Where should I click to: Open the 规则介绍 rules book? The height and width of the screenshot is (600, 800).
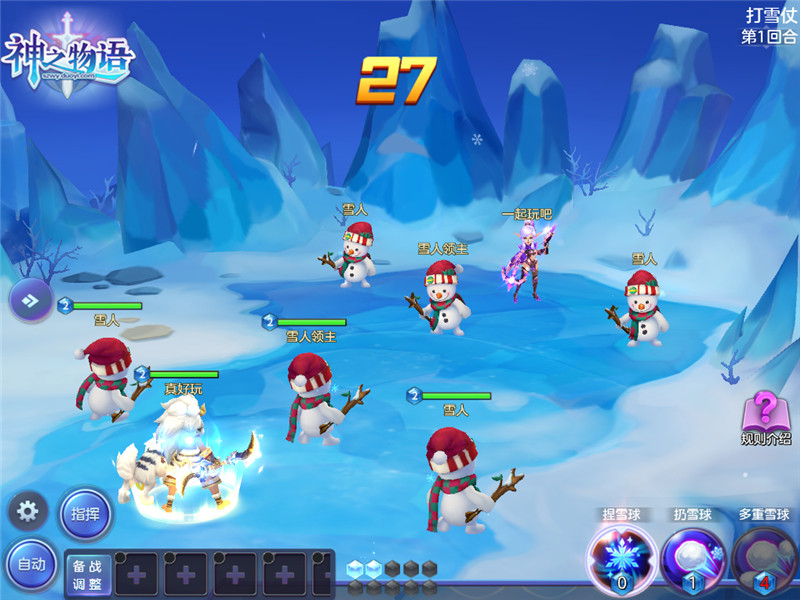click(x=766, y=414)
